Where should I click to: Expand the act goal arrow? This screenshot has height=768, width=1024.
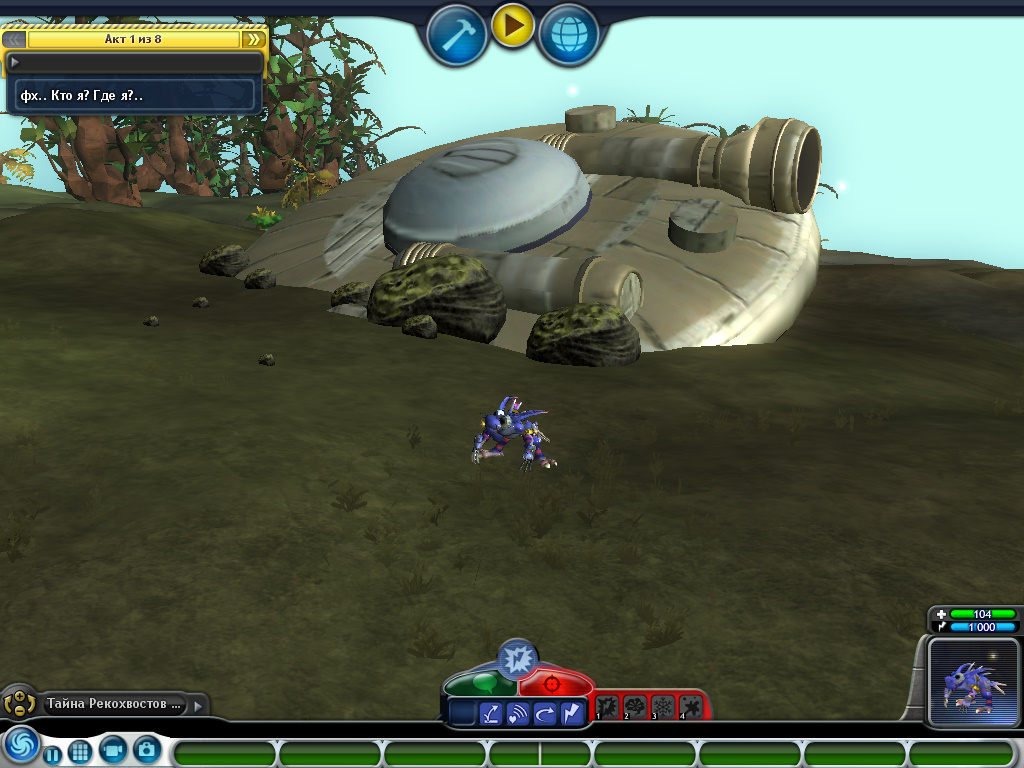pos(14,62)
